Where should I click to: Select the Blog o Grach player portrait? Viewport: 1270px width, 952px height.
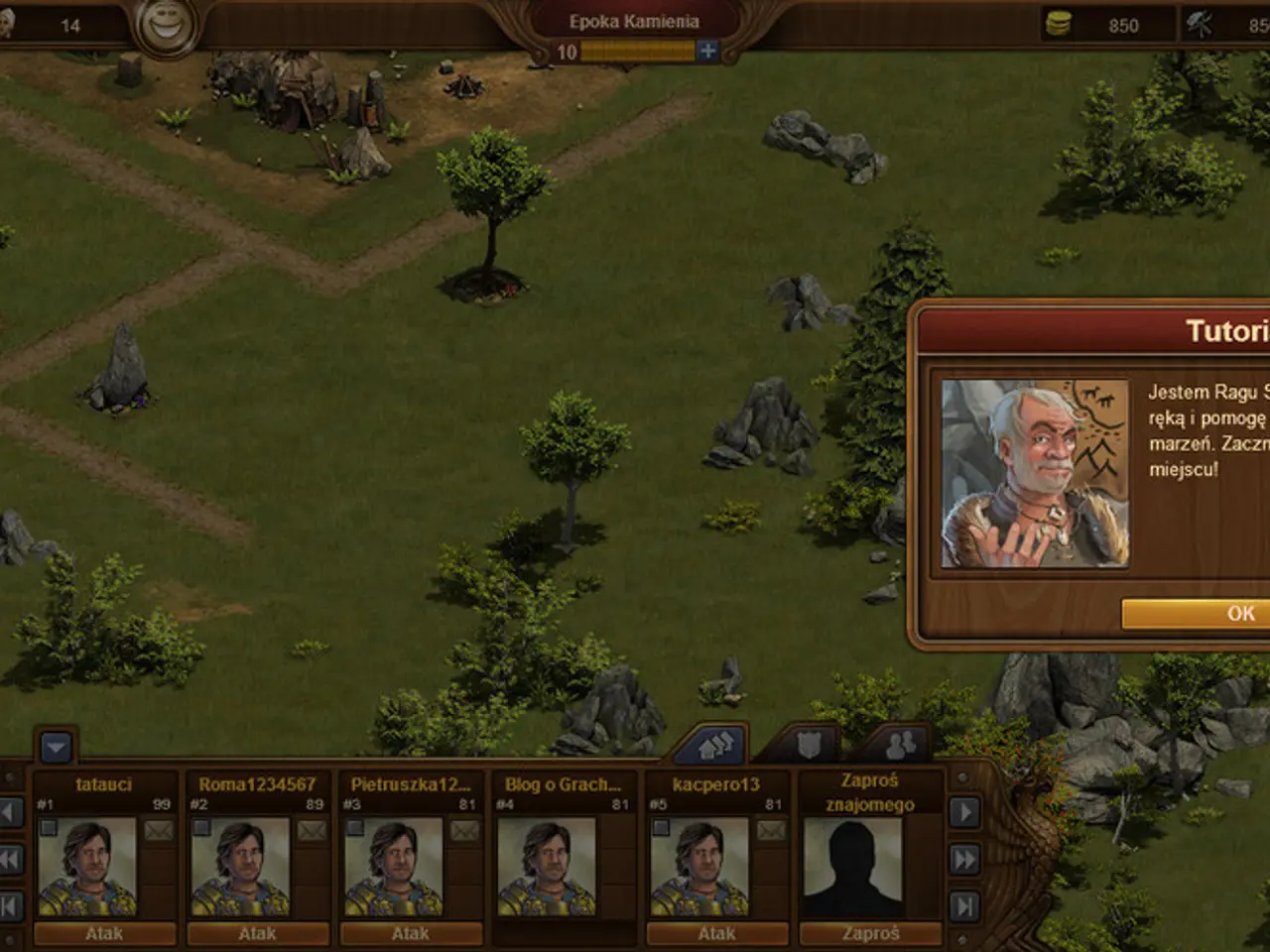546,868
